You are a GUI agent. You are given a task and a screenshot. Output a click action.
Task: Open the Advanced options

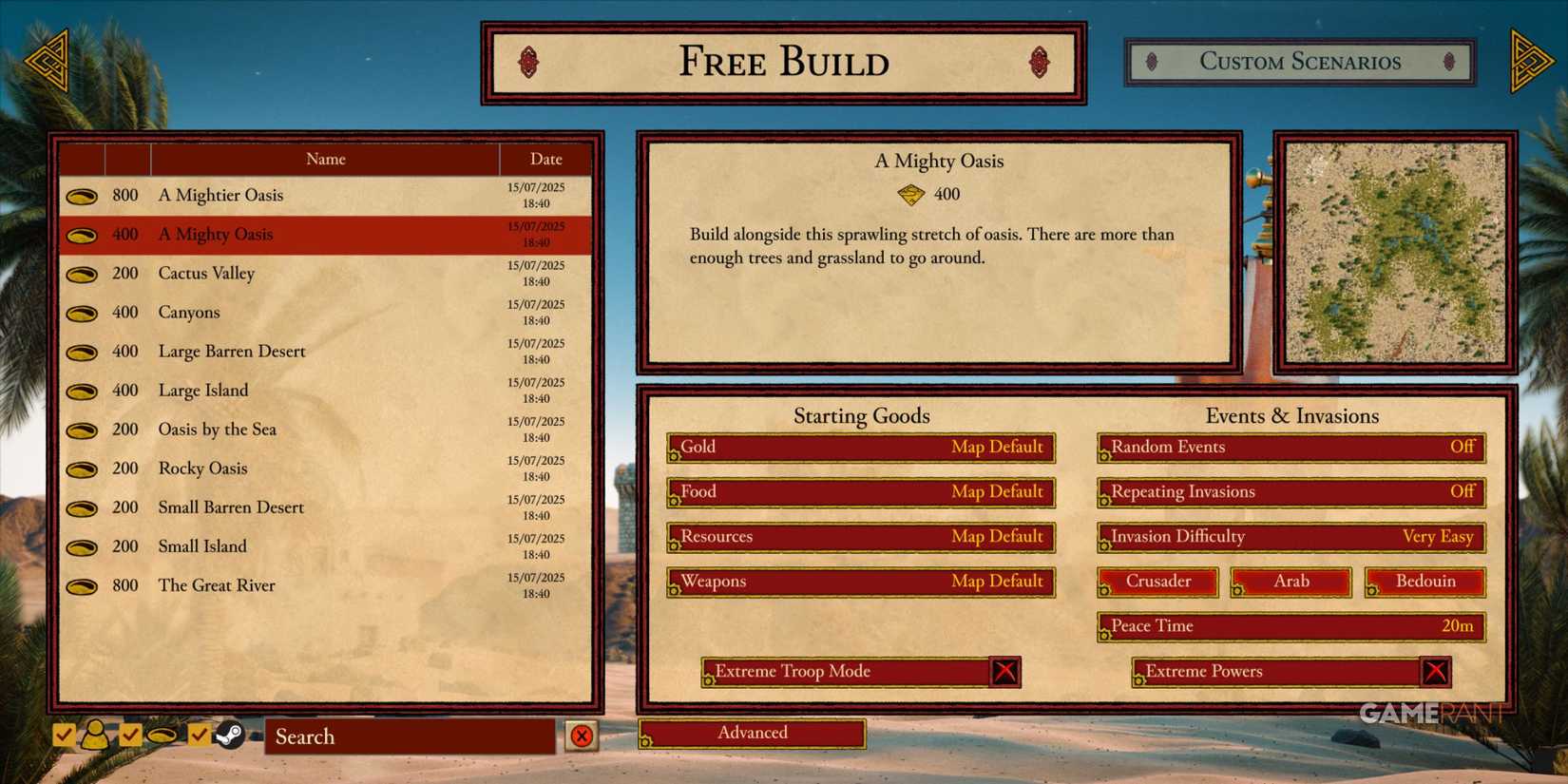click(x=752, y=733)
